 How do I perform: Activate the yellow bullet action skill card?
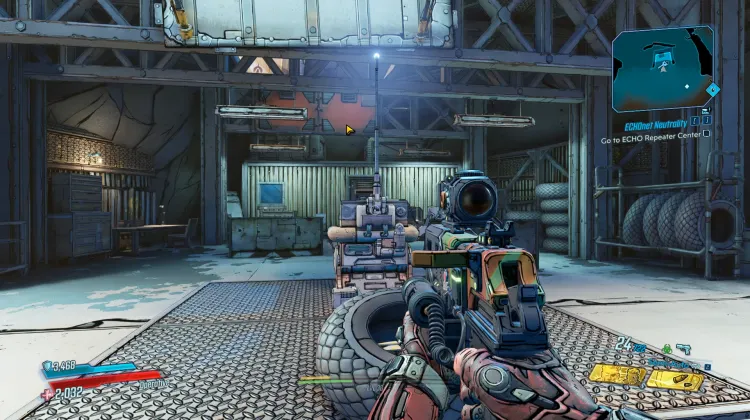pos(674,379)
